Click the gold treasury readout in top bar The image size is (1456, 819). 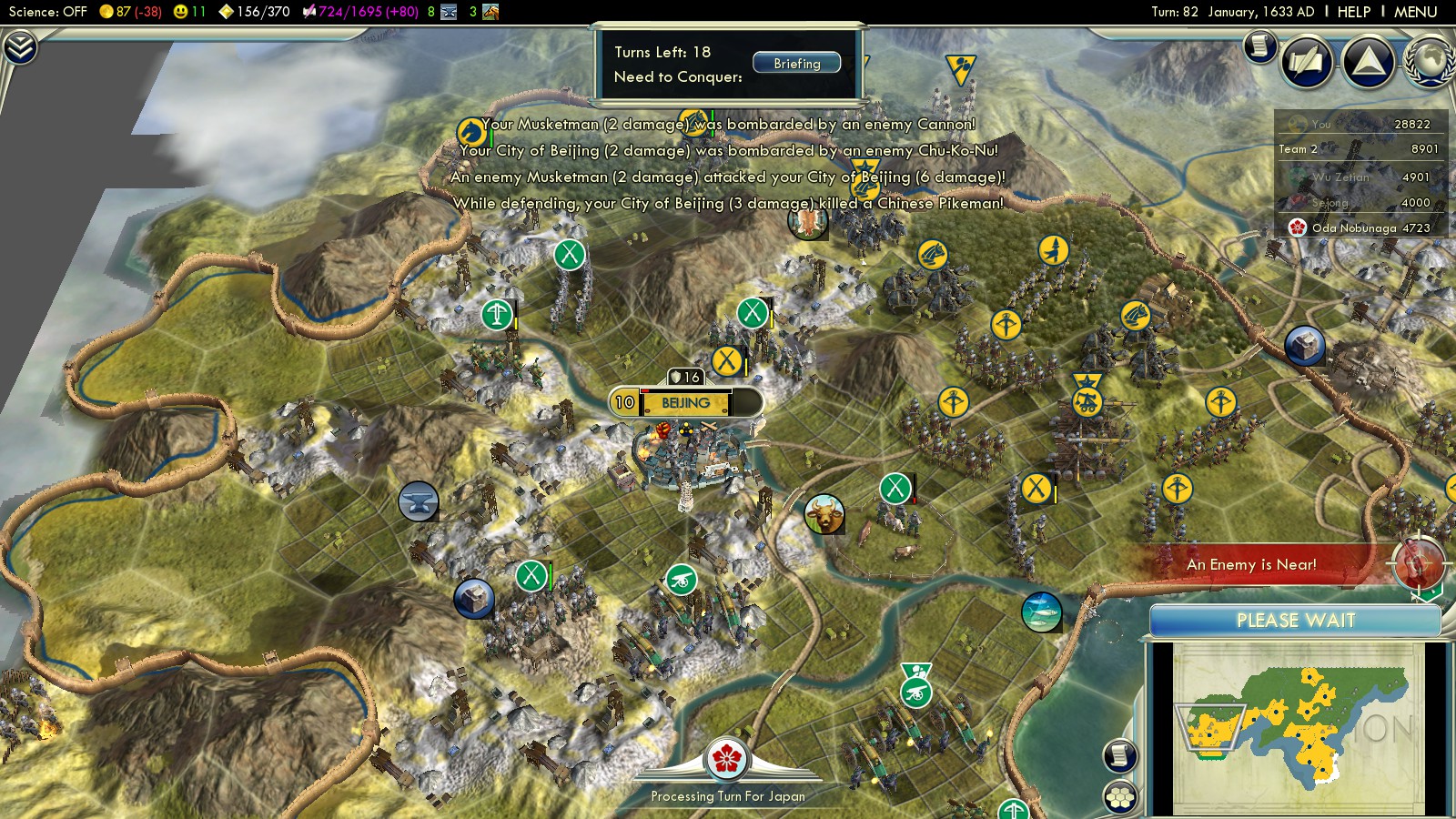click(x=130, y=12)
